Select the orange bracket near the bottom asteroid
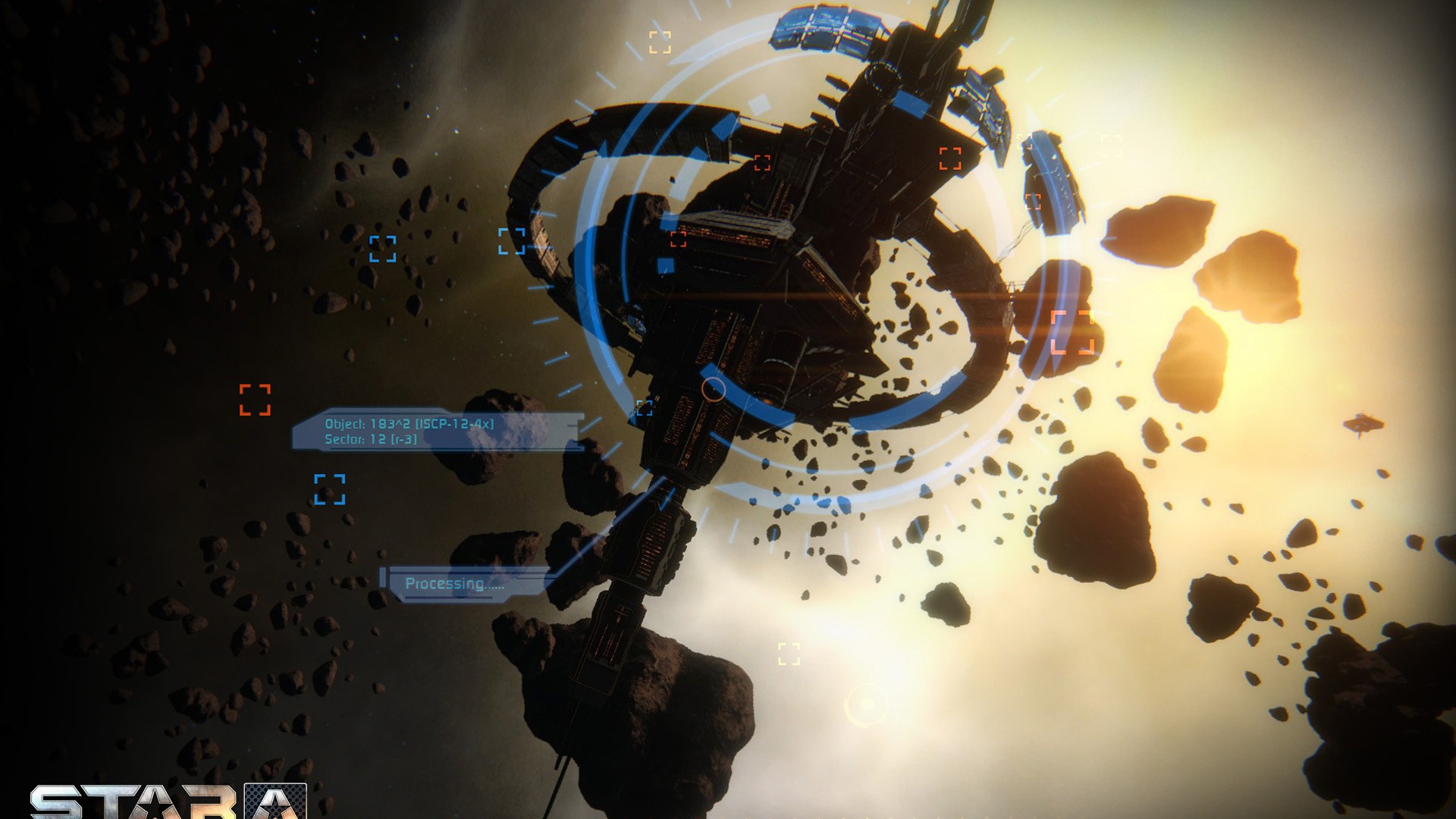The width and height of the screenshot is (1456, 819). click(789, 654)
